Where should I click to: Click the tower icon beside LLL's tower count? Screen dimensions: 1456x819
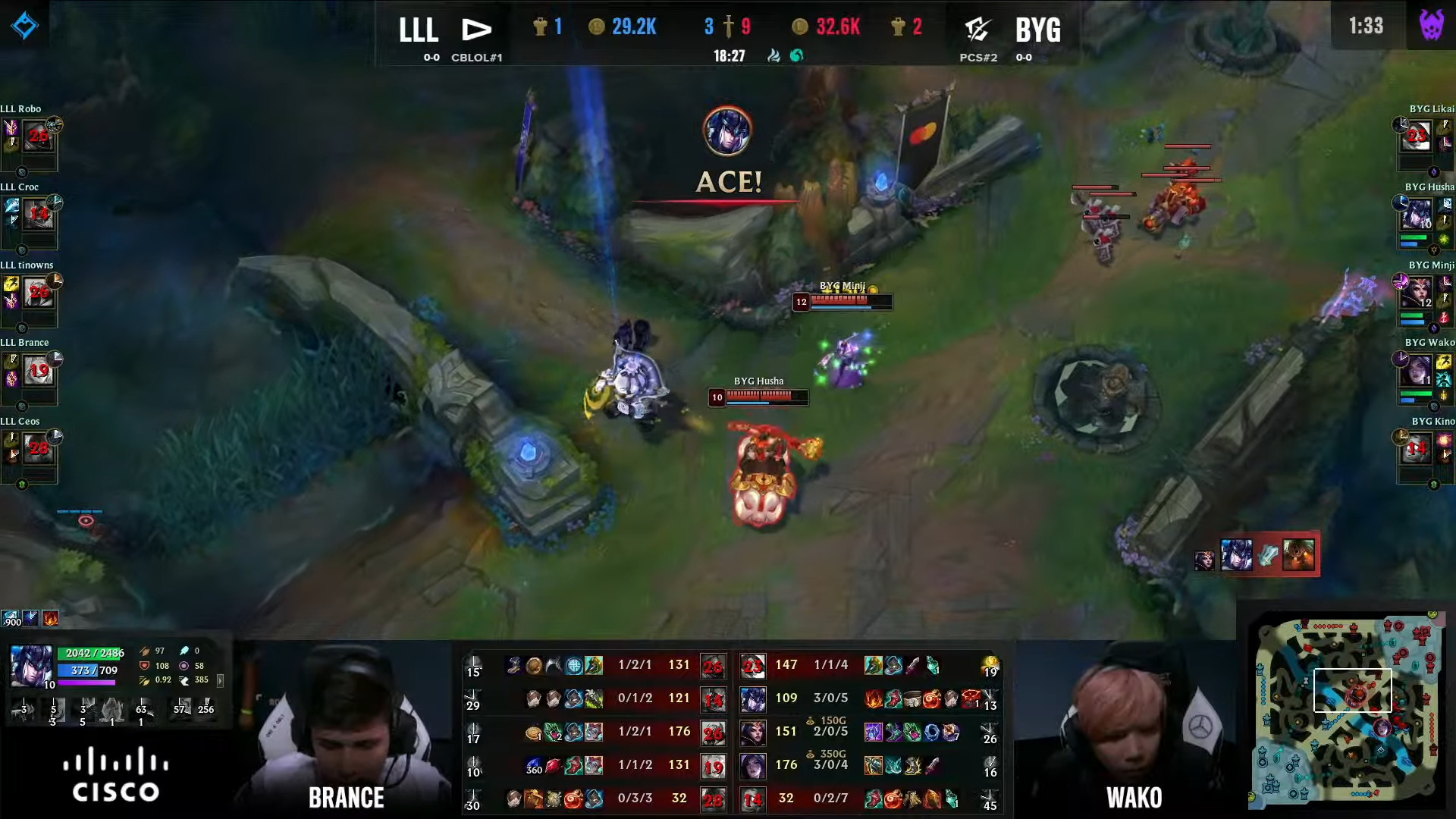point(540,27)
